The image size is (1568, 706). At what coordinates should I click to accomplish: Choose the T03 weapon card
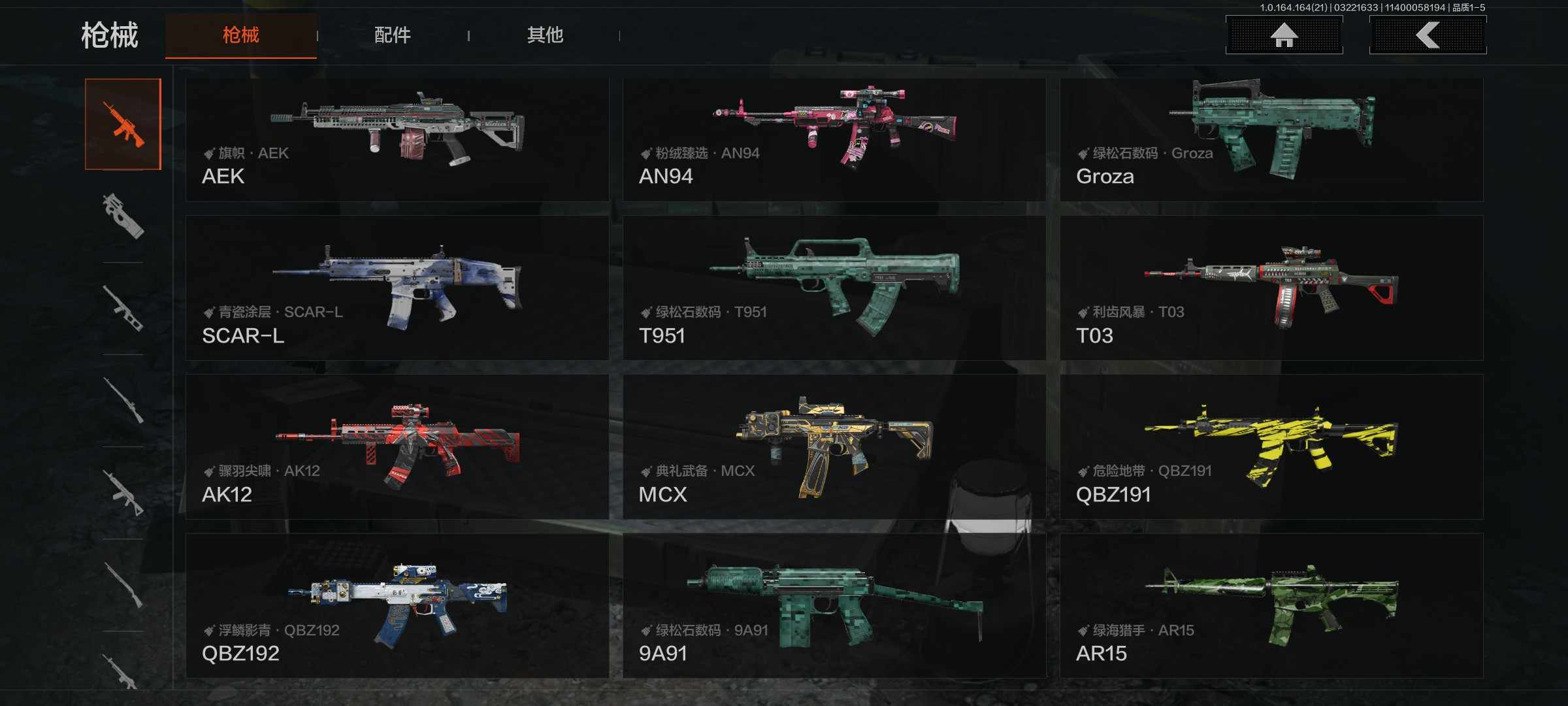coord(1271,288)
